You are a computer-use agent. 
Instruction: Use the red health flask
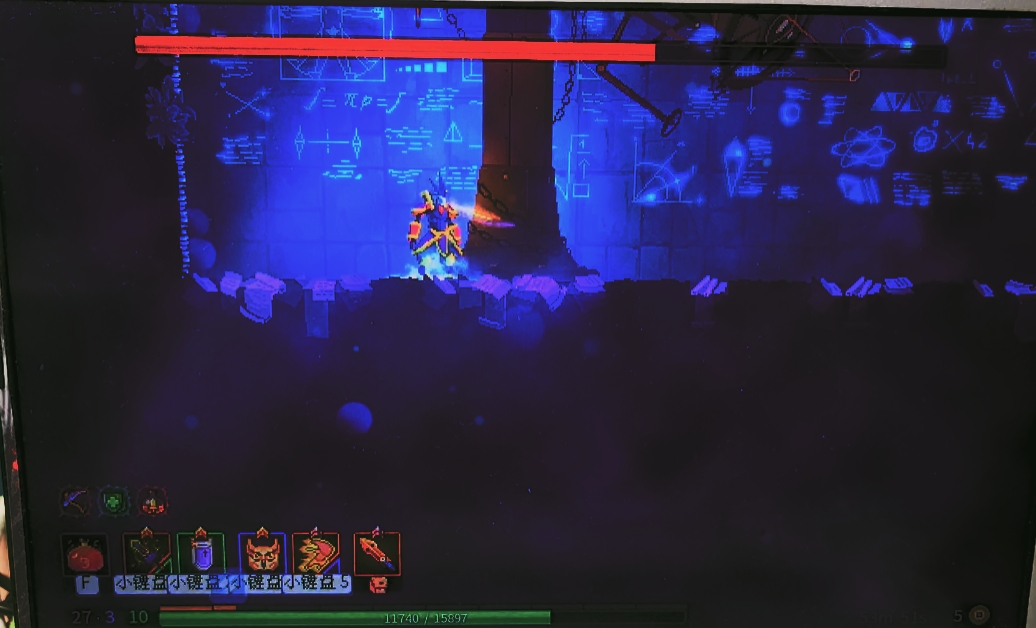(86, 553)
